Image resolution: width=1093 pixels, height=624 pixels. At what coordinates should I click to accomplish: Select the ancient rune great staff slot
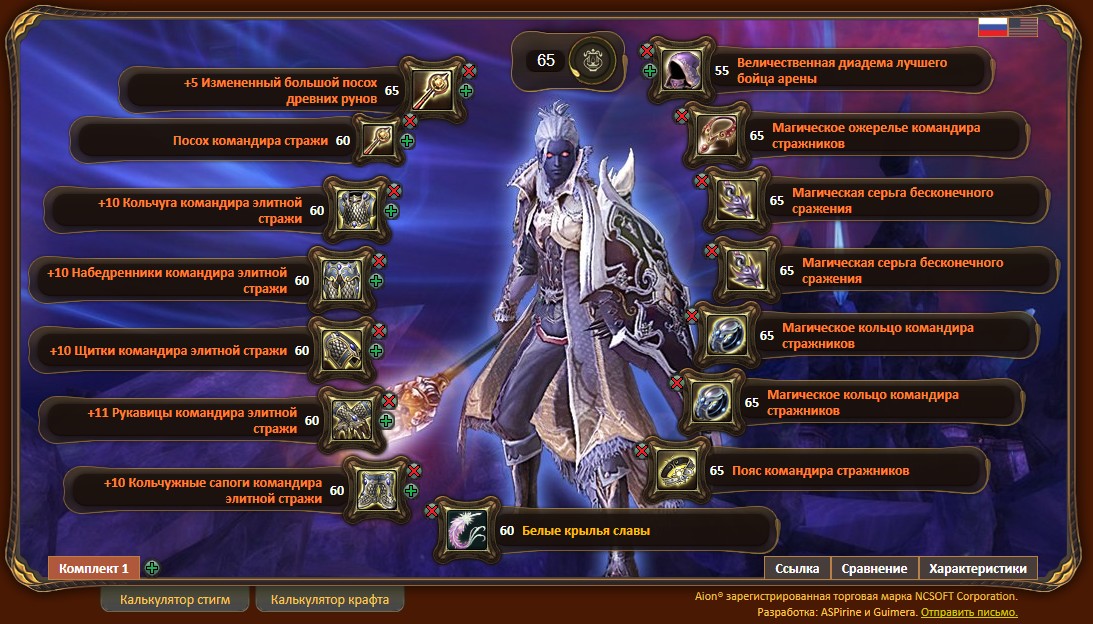click(433, 90)
